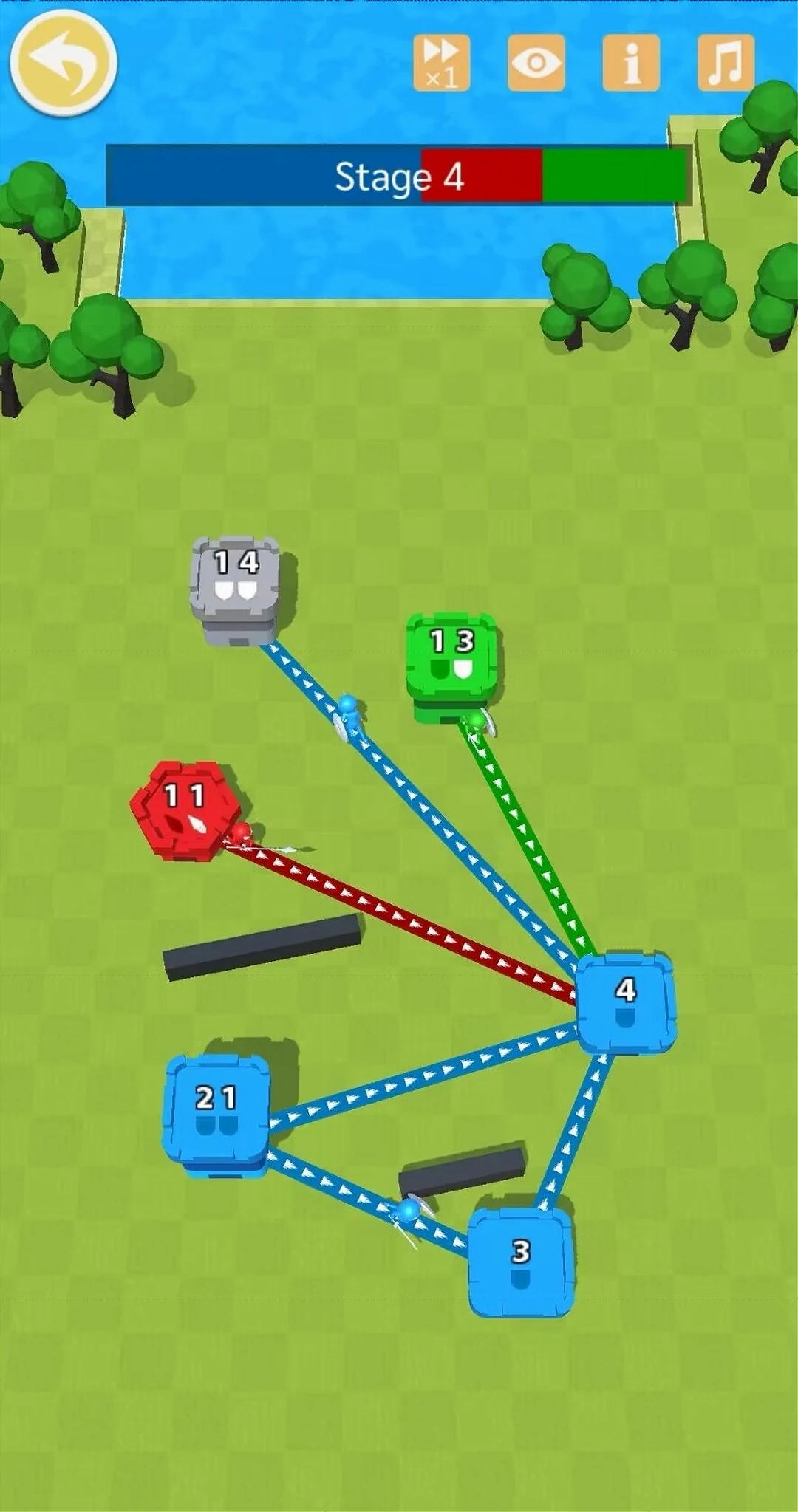Viewport: 798px width, 1512px height.
Task: Open the info button
Action: pyautogui.click(x=631, y=64)
